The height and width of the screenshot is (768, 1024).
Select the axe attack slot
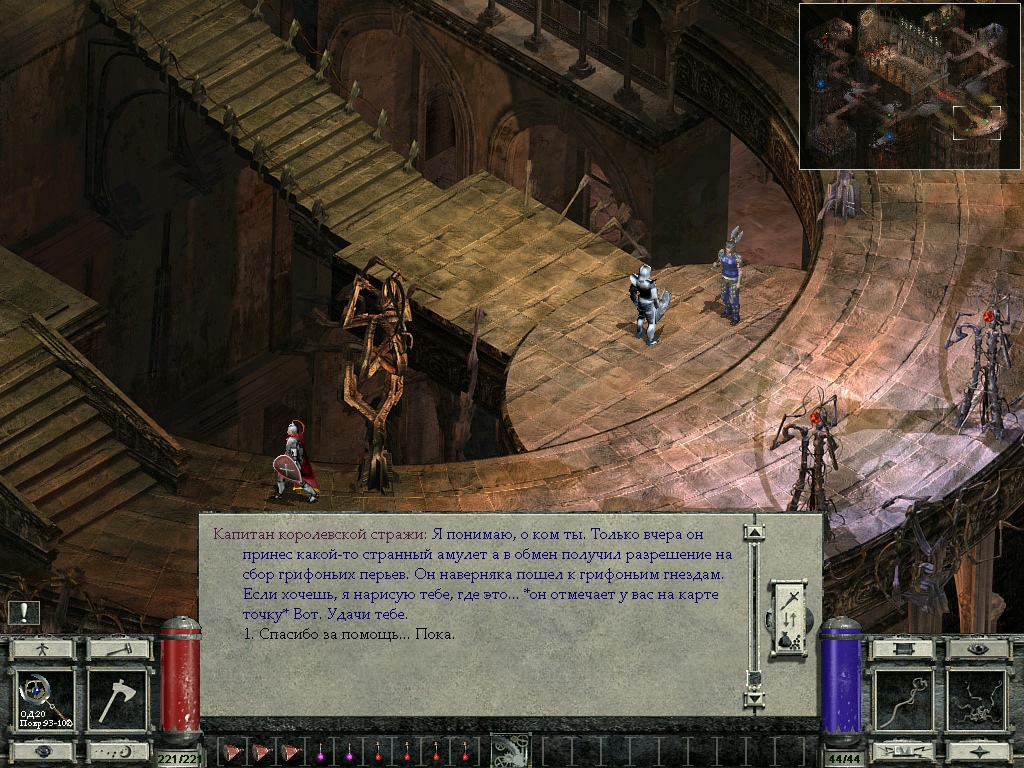[x=116, y=700]
